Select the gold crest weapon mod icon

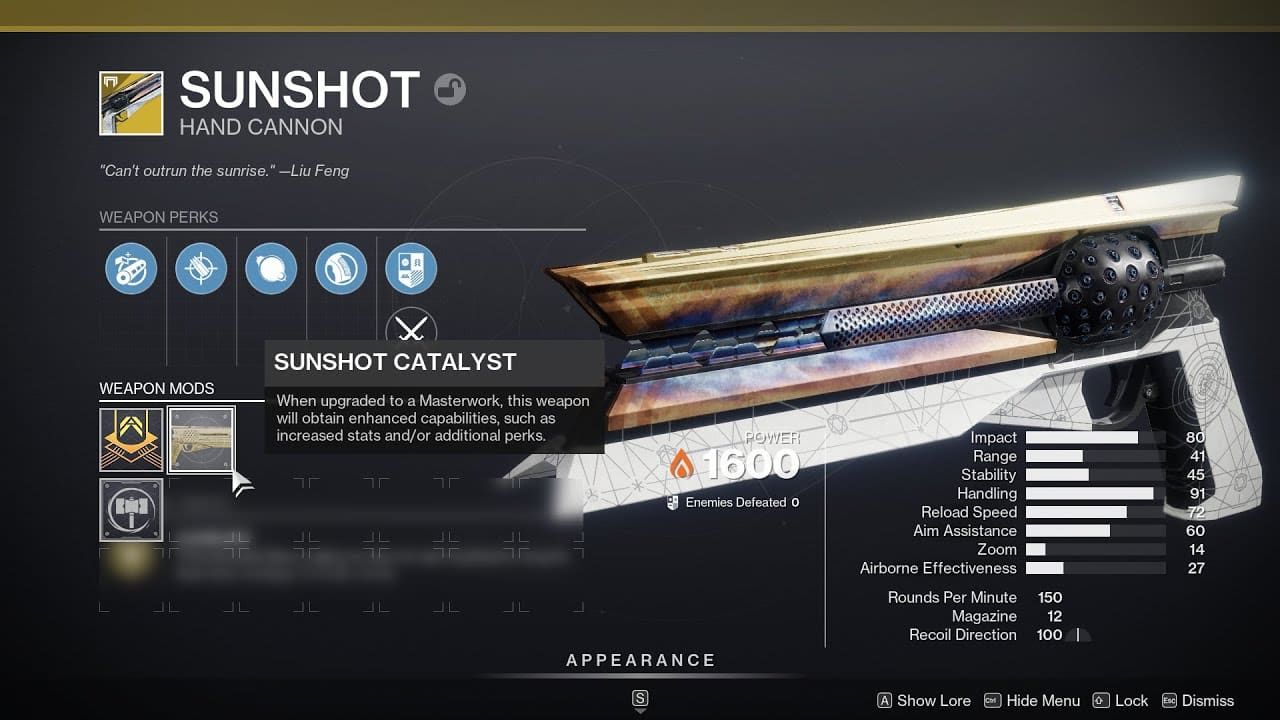pyautogui.click(x=130, y=441)
